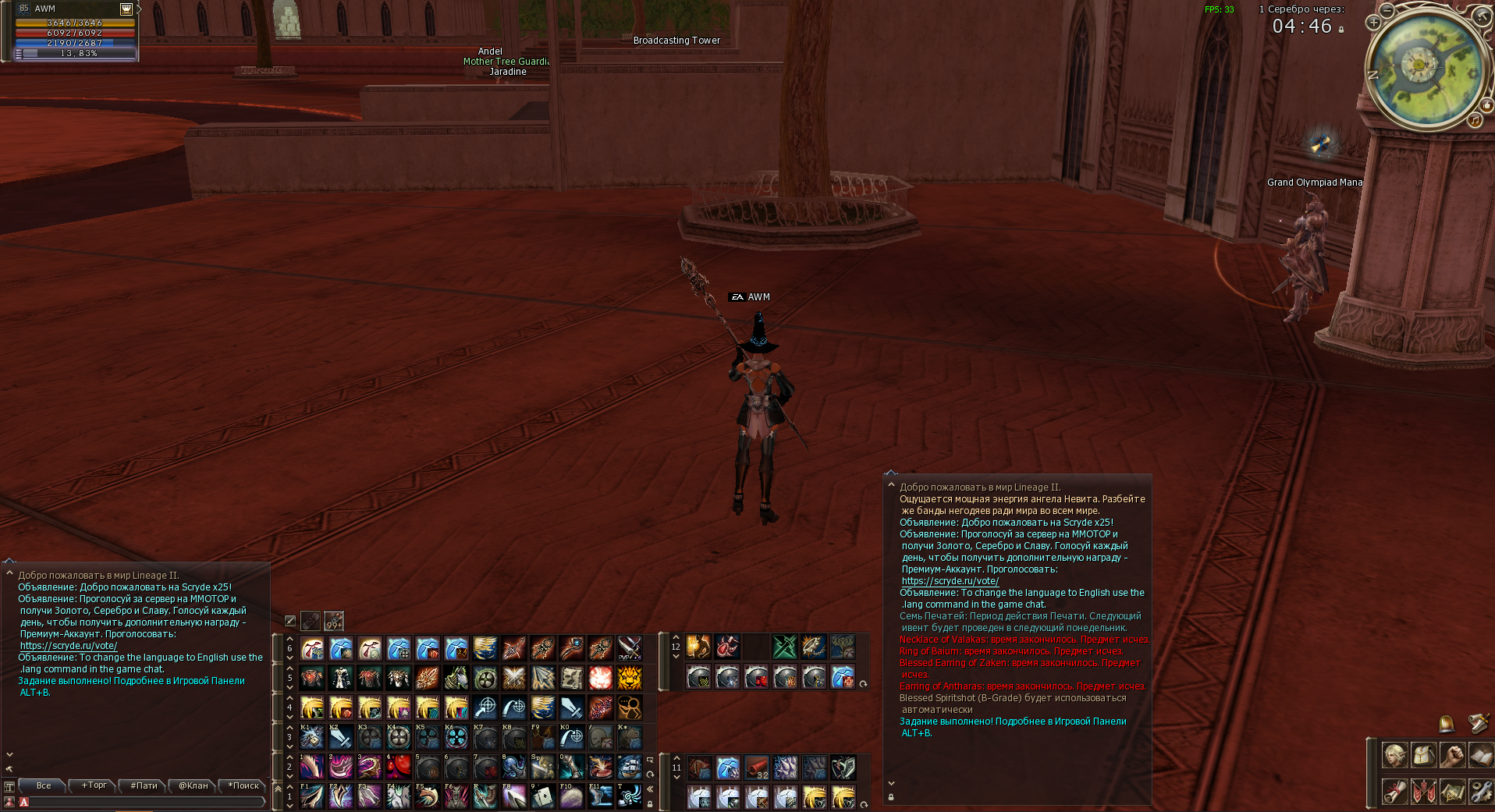Screen dimensions: 1495x812
Task: Open the Clan banners icon
Action: [1424, 789]
